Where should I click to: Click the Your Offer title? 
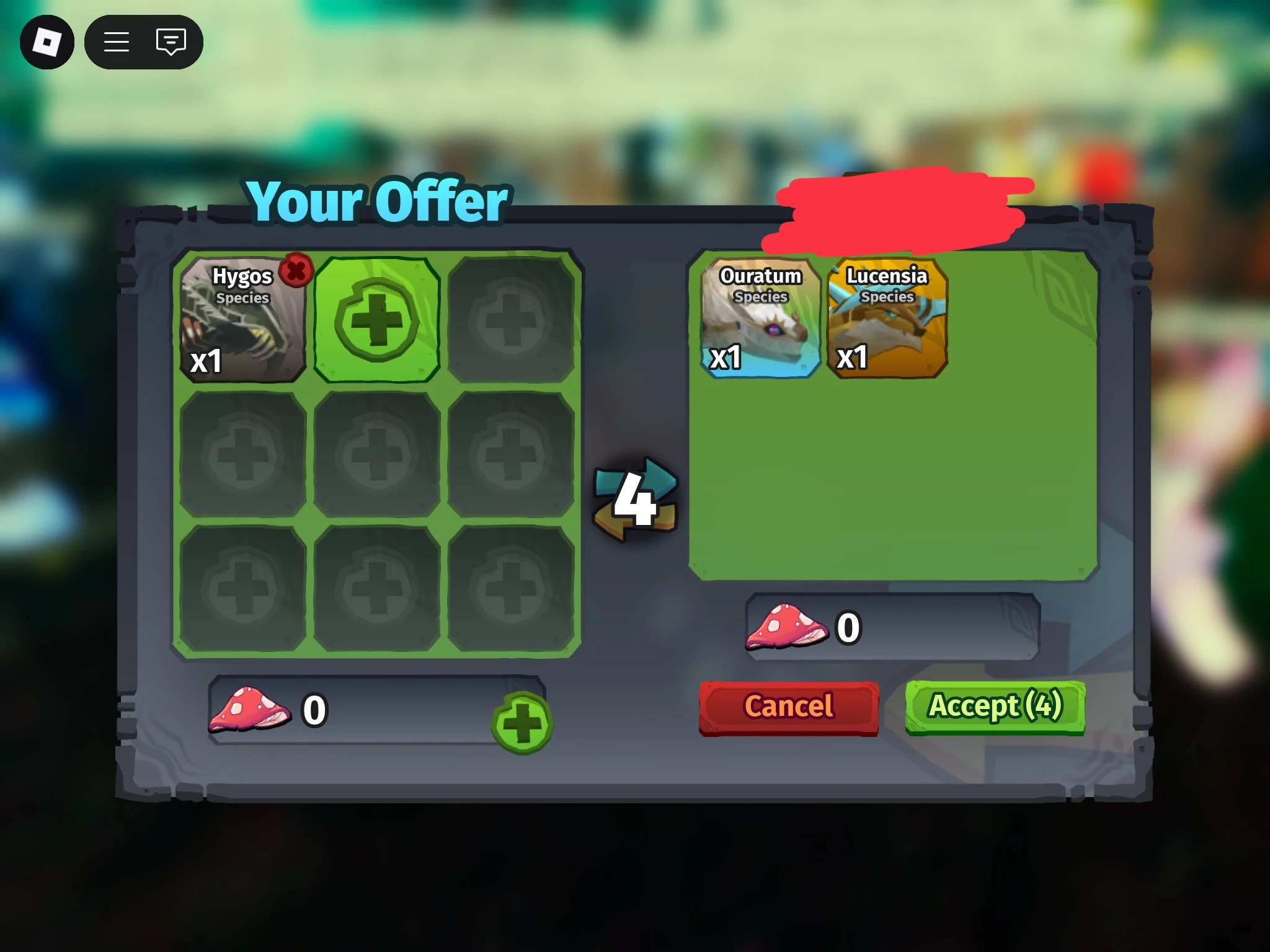click(376, 201)
